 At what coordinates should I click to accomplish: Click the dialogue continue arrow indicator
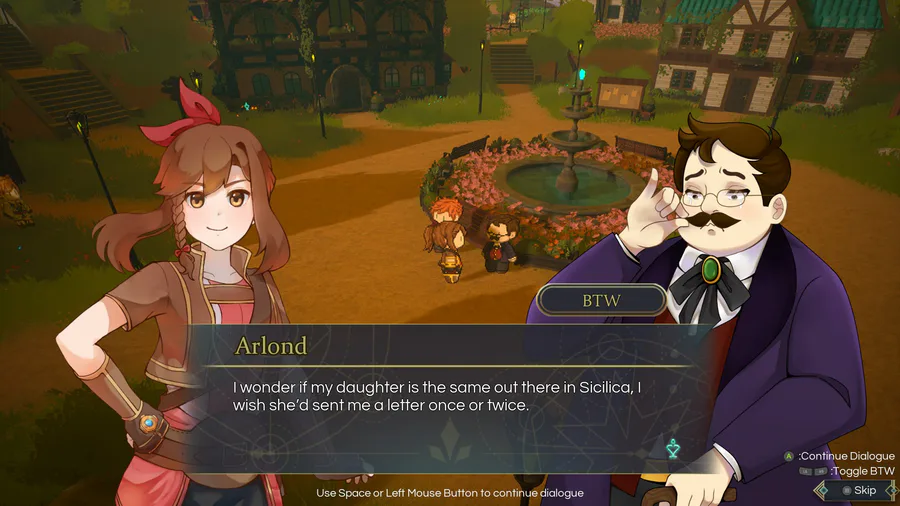[673, 449]
